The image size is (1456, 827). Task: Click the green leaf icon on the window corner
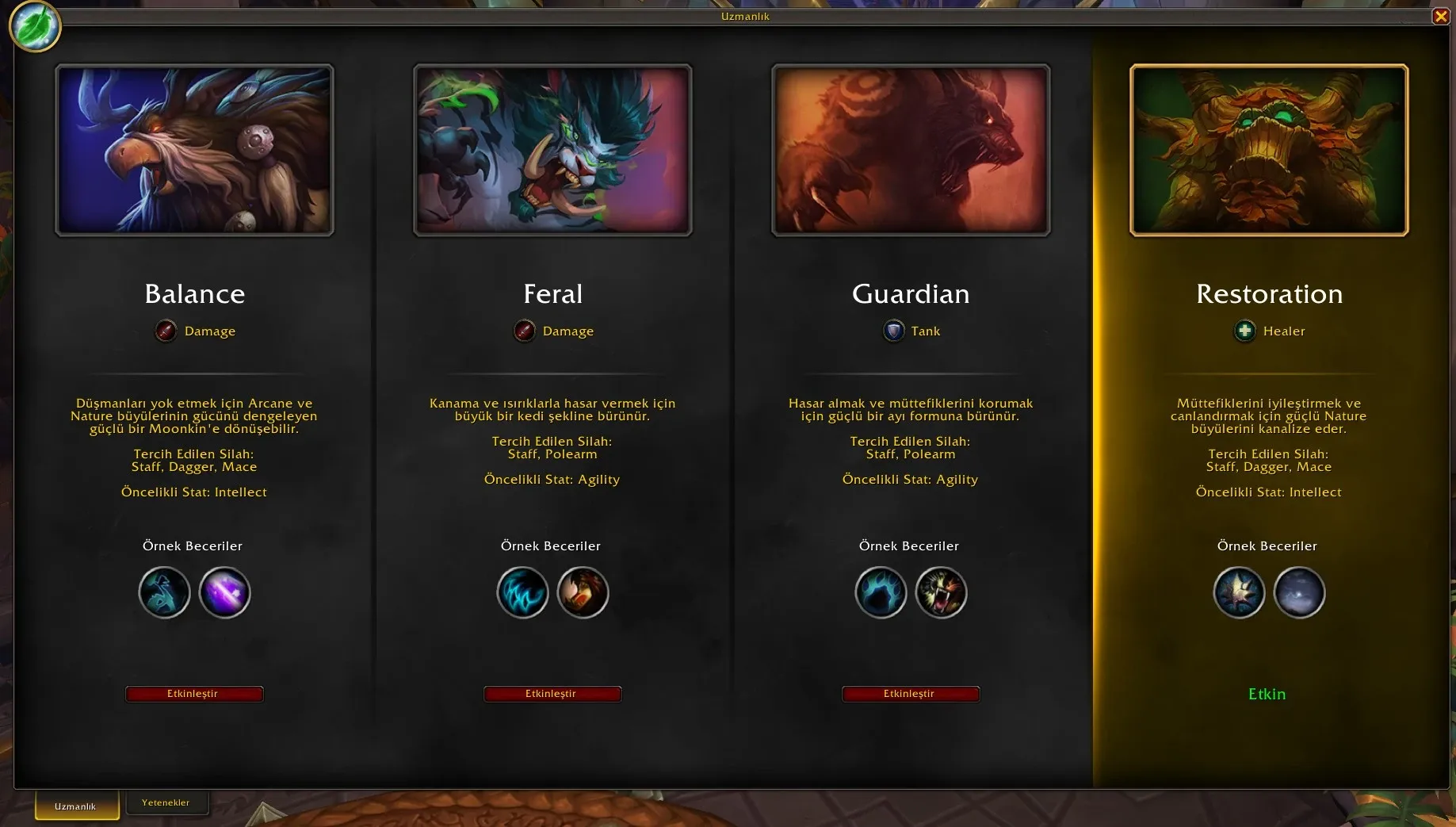tap(35, 26)
